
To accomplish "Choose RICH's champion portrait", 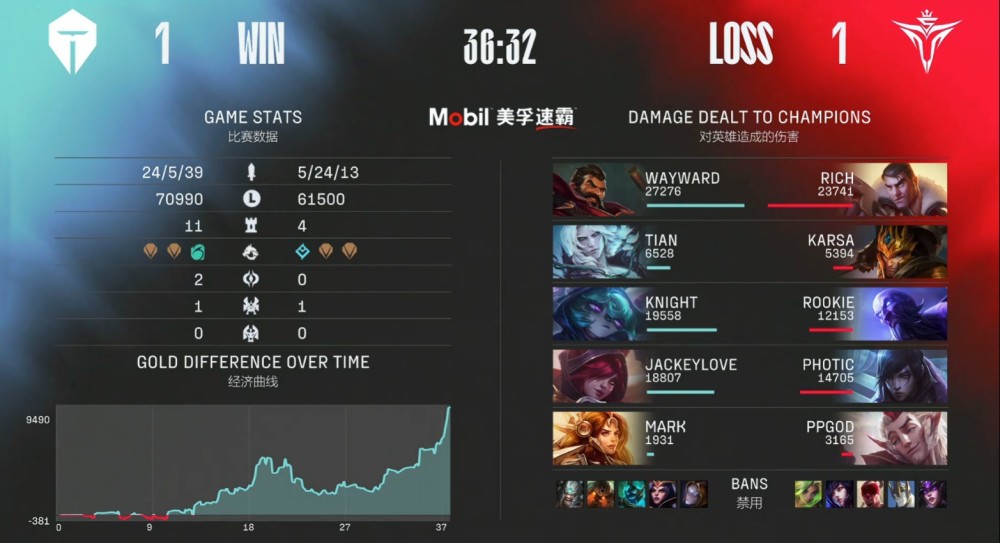I will (x=903, y=189).
